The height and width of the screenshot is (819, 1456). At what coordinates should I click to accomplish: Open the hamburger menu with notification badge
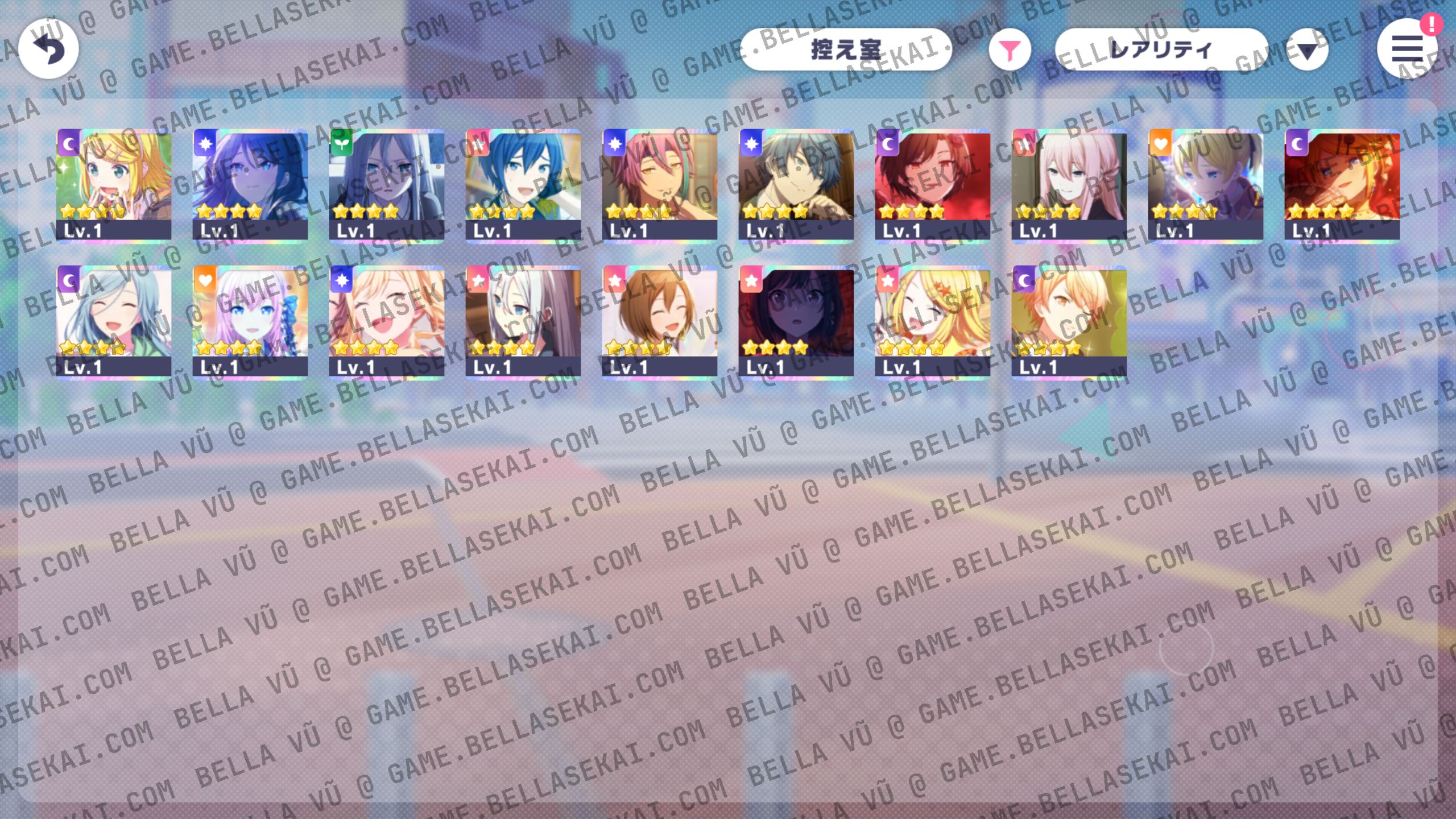pos(1408,50)
